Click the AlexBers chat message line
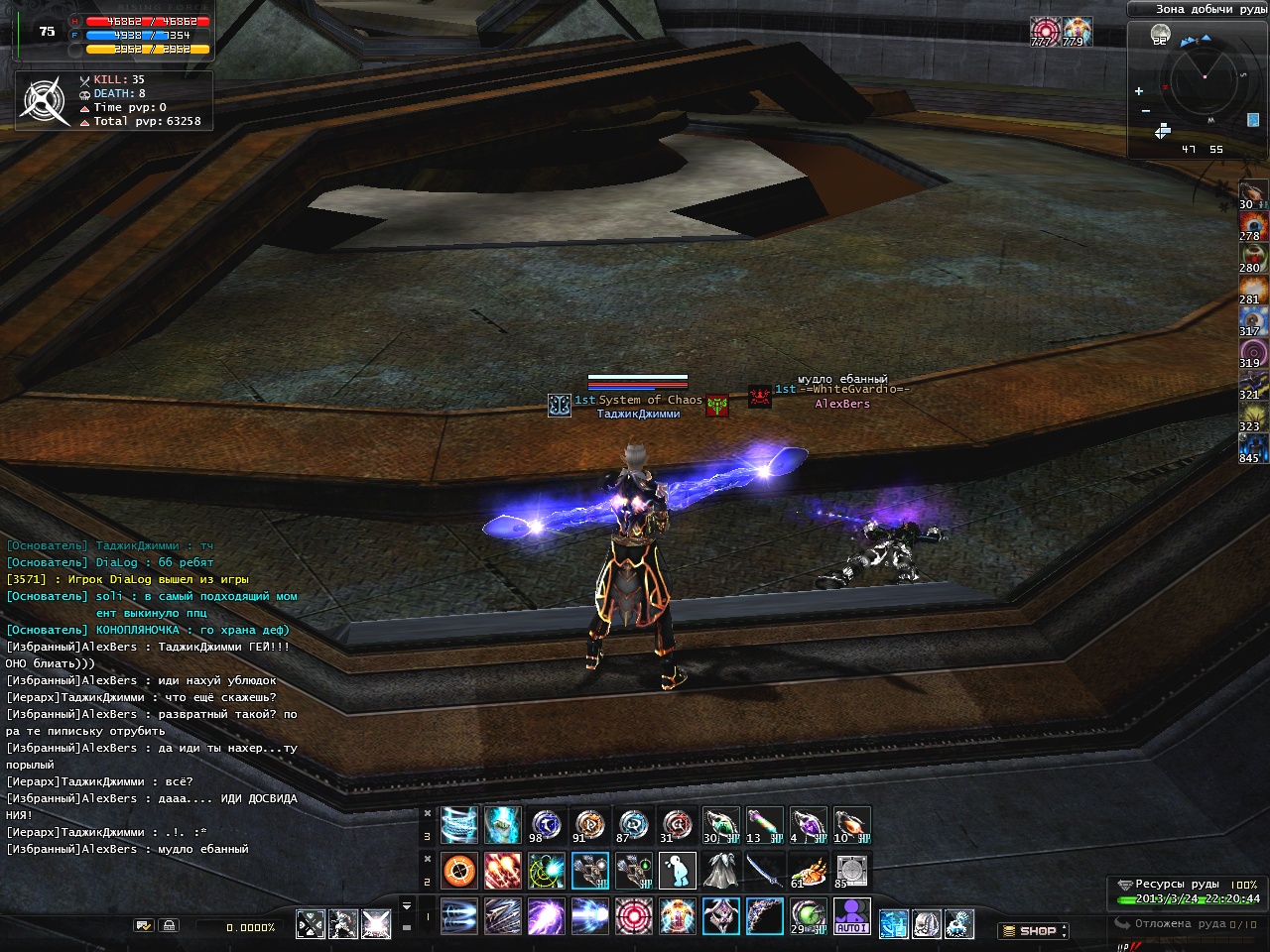The height and width of the screenshot is (952, 1270). point(127,849)
